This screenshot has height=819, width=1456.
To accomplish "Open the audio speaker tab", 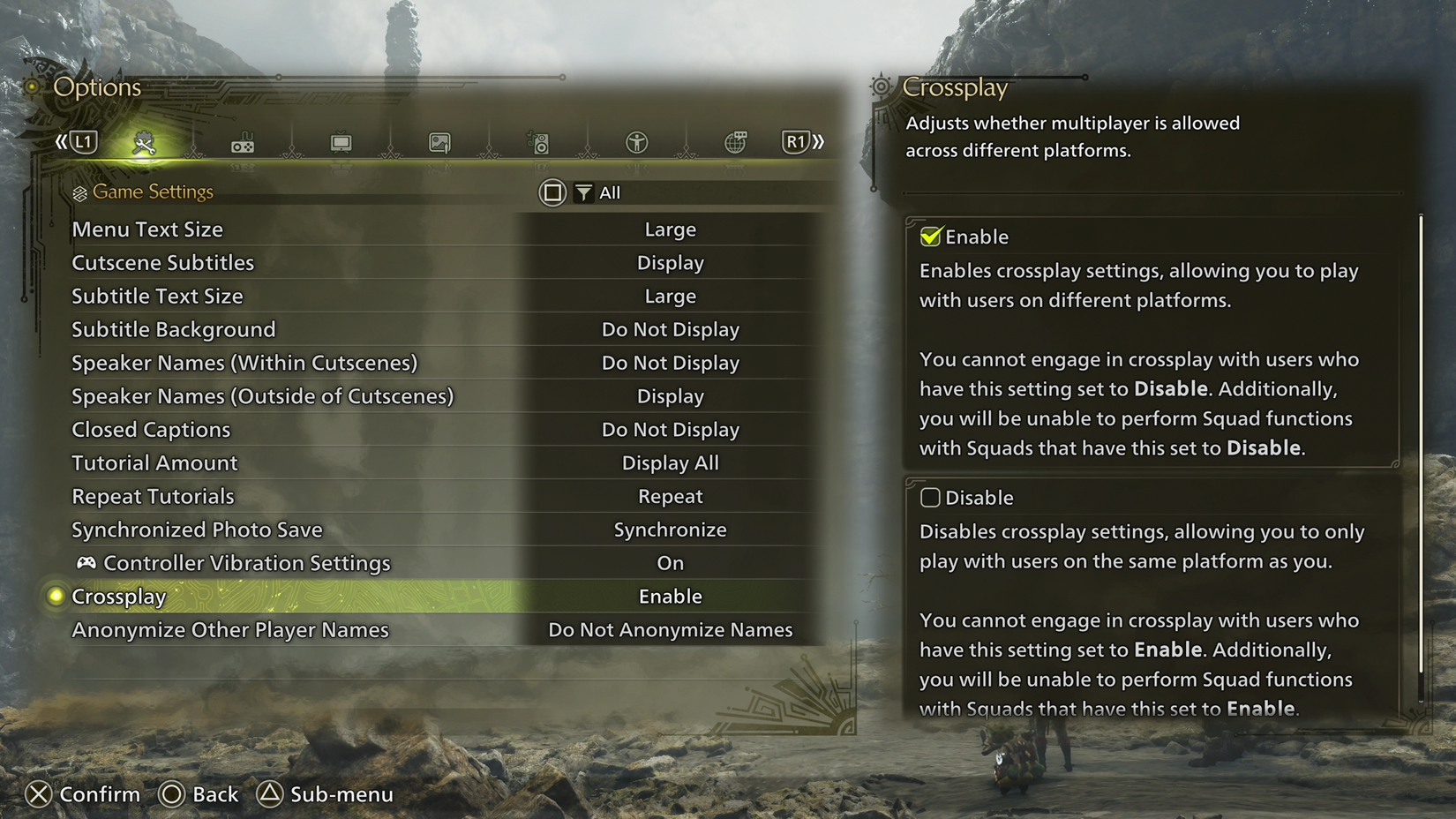I will point(538,143).
